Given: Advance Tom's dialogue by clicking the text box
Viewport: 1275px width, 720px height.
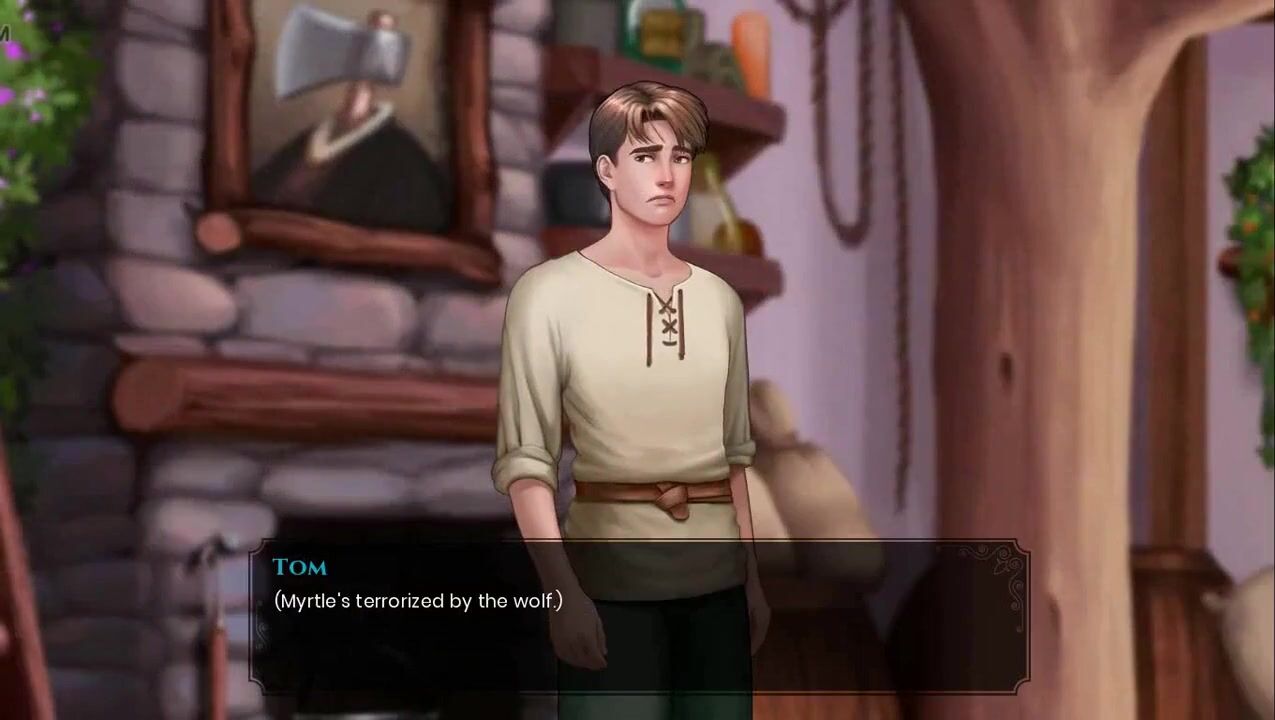Looking at the screenshot, I should coord(638,616).
